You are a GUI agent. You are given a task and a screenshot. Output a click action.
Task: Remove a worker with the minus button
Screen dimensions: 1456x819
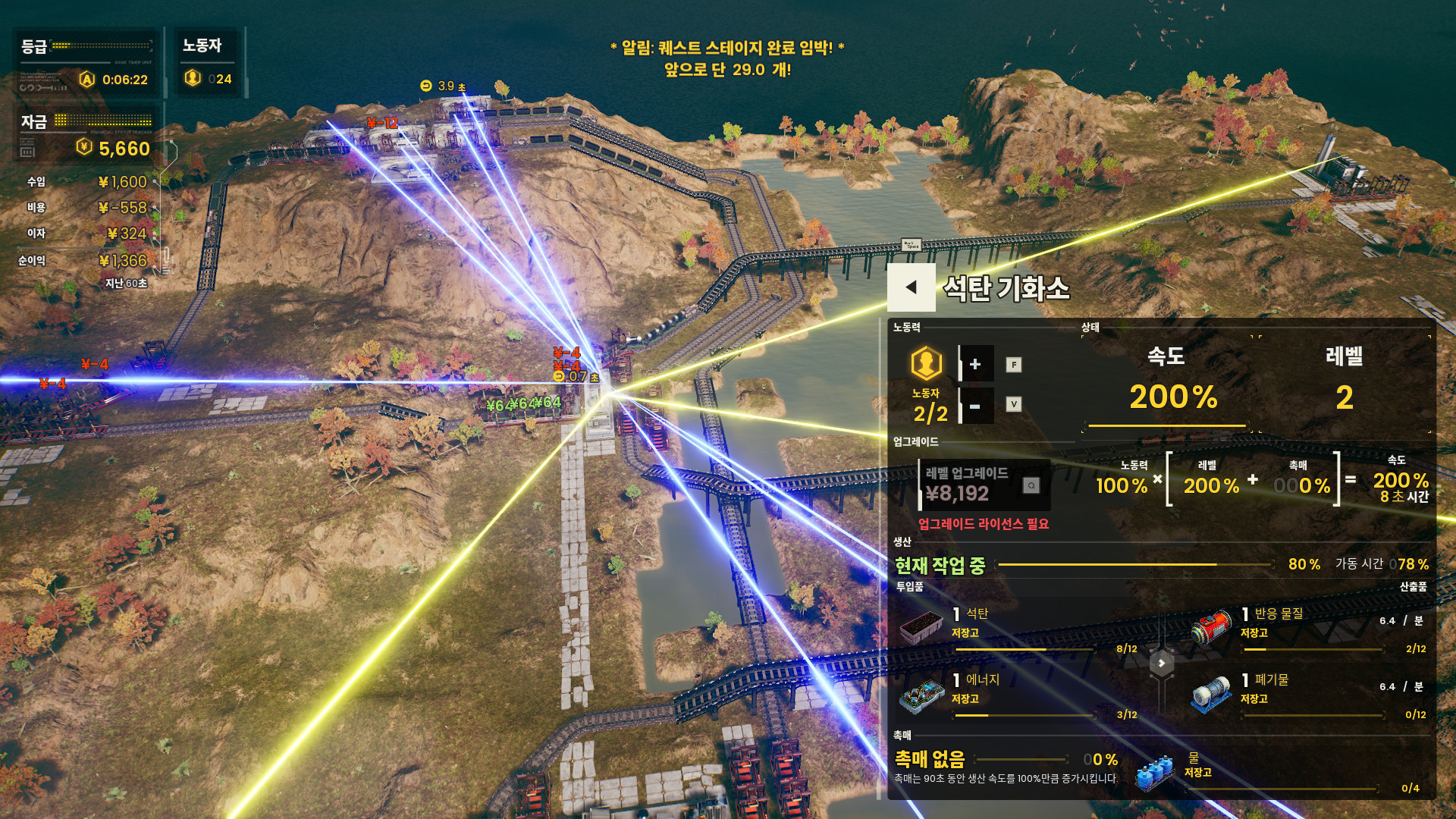tap(975, 406)
